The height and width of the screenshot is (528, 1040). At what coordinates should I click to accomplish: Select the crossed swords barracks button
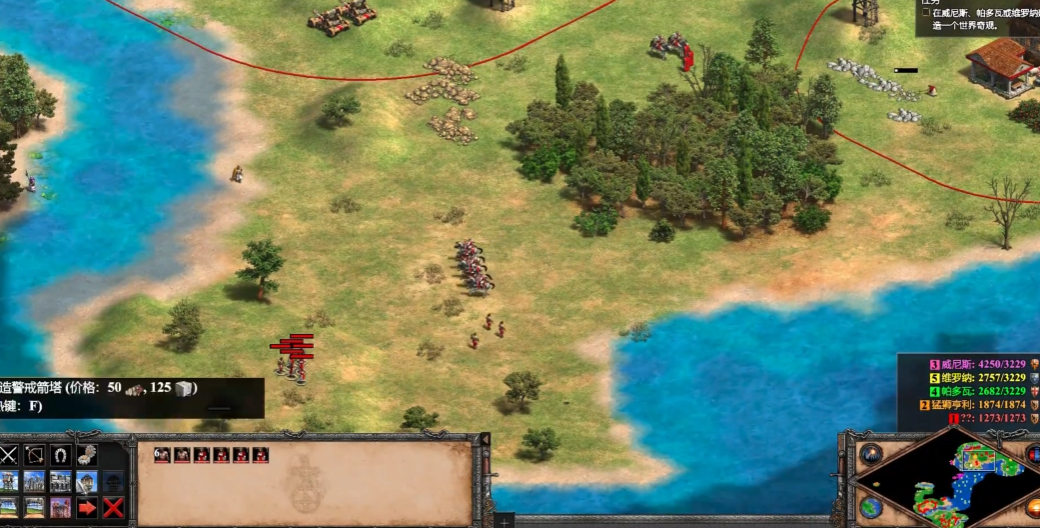click(x=9, y=456)
